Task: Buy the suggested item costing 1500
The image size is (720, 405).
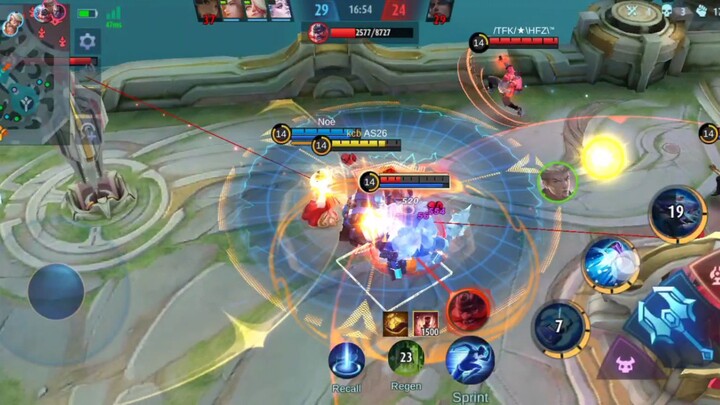Action: 426,324
